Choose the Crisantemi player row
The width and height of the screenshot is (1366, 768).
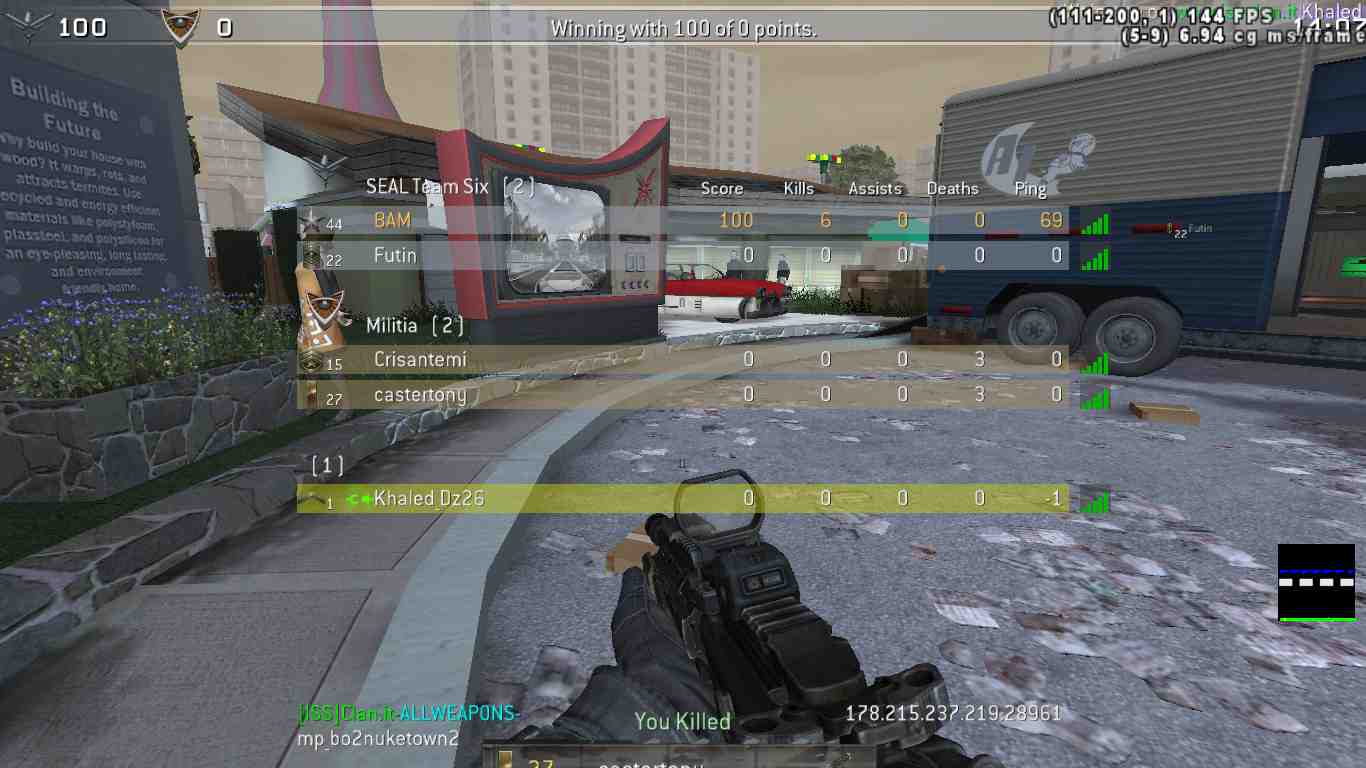coord(682,359)
